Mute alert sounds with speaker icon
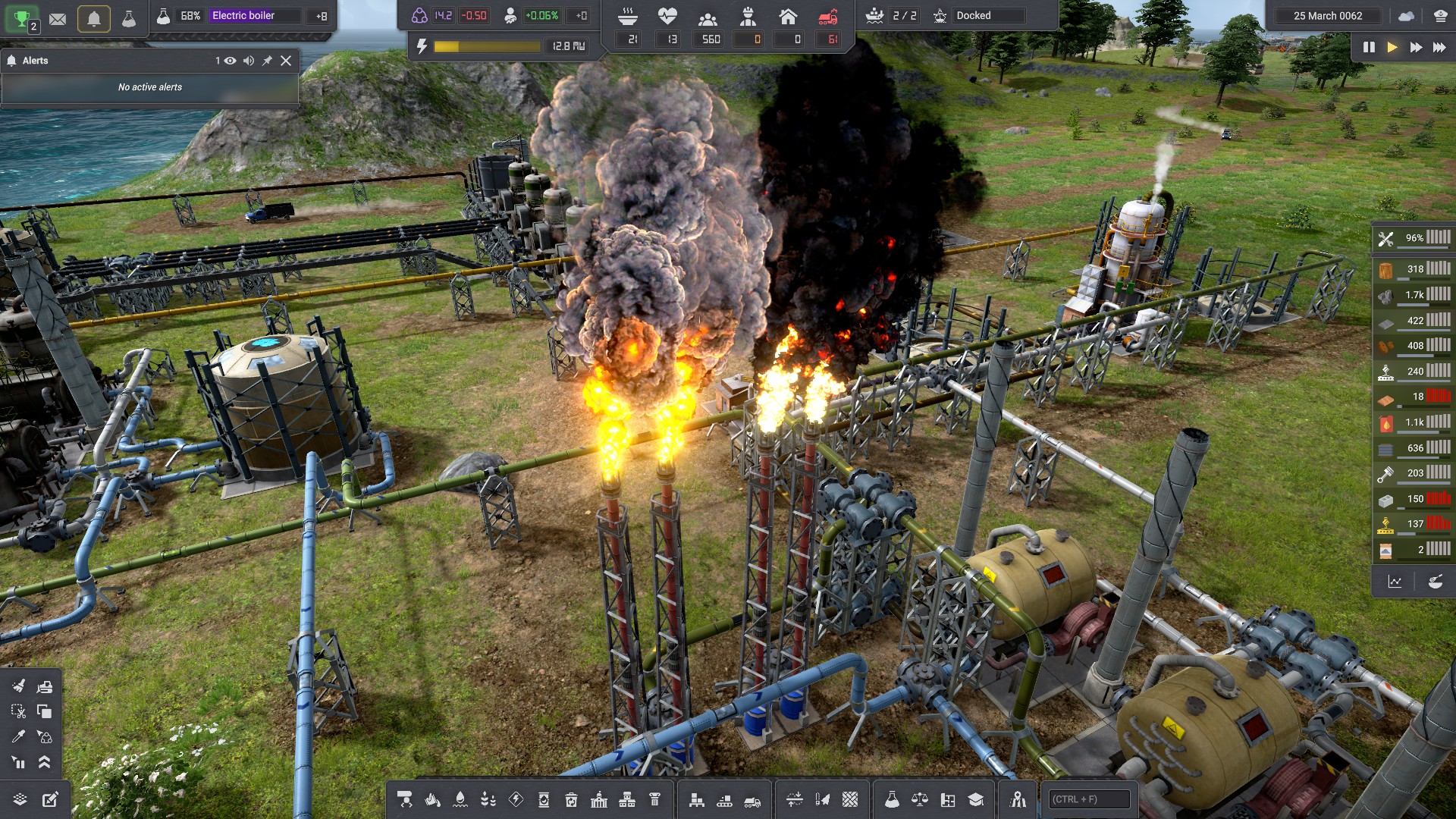The width and height of the screenshot is (1456, 819). coord(249,61)
